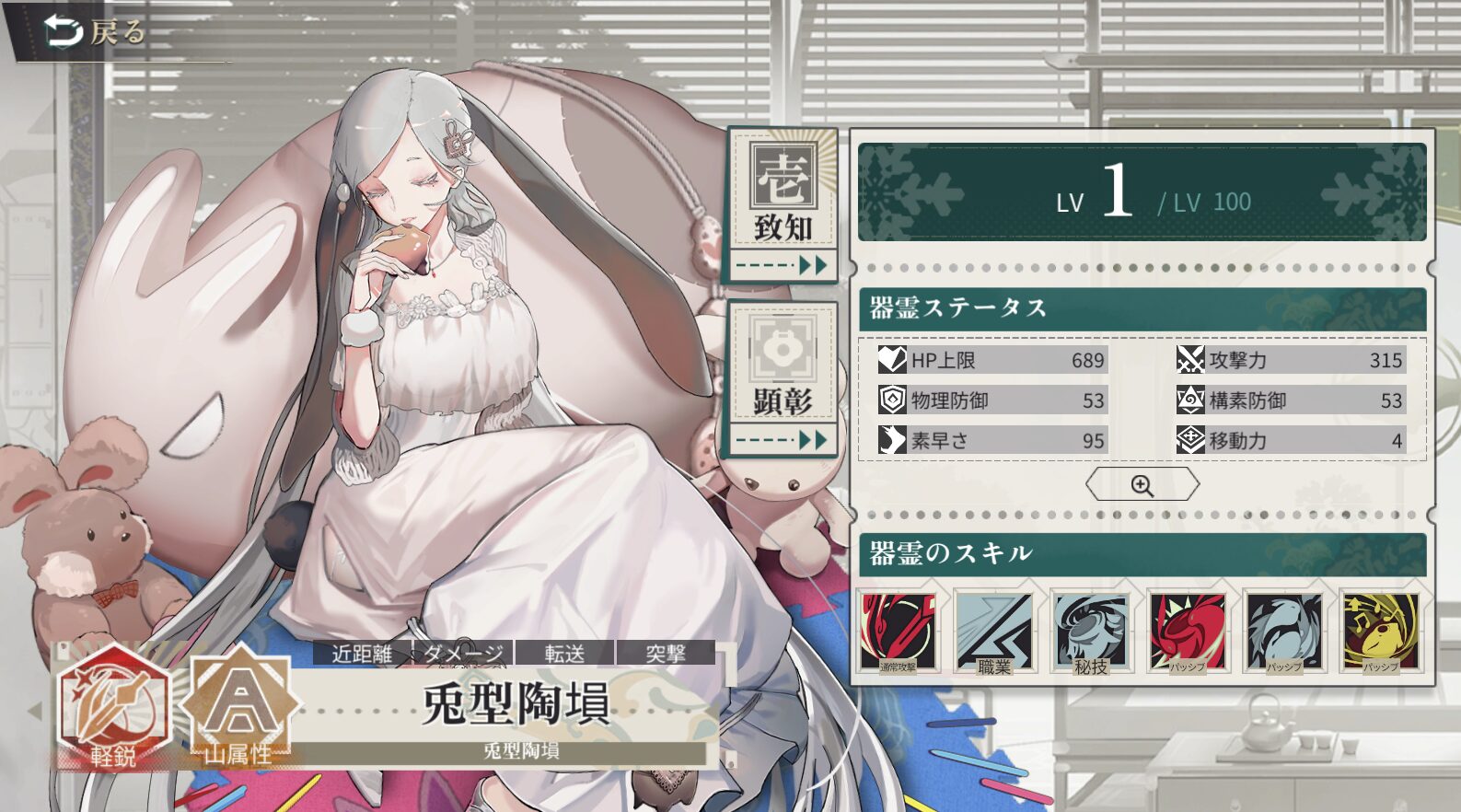
Task: Go back with the 戻る button
Action: point(96,33)
